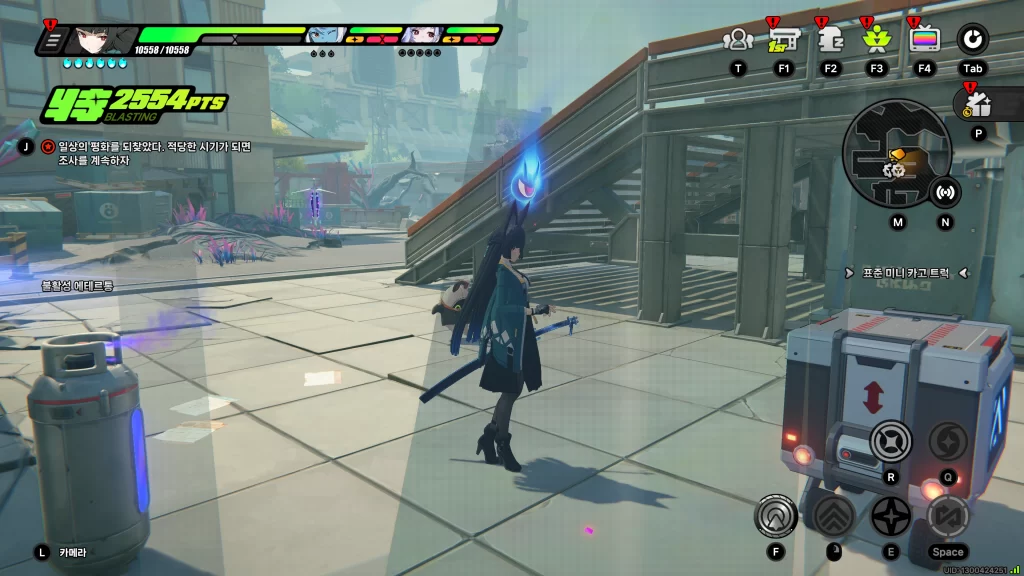The height and width of the screenshot is (576, 1024).
Task: Open the rainbow TV icon
Action: click(924, 40)
